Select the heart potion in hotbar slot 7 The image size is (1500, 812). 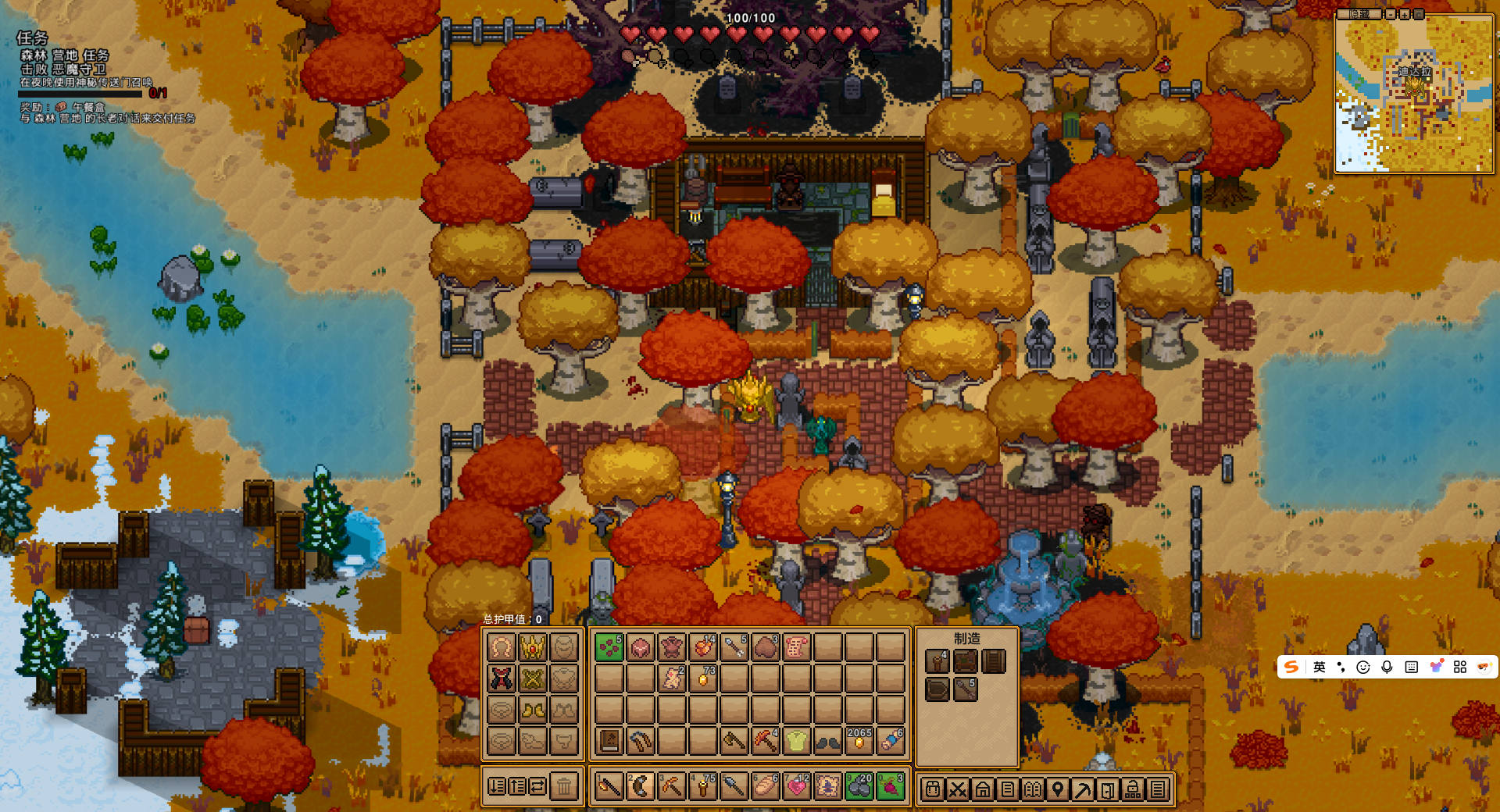click(796, 787)
